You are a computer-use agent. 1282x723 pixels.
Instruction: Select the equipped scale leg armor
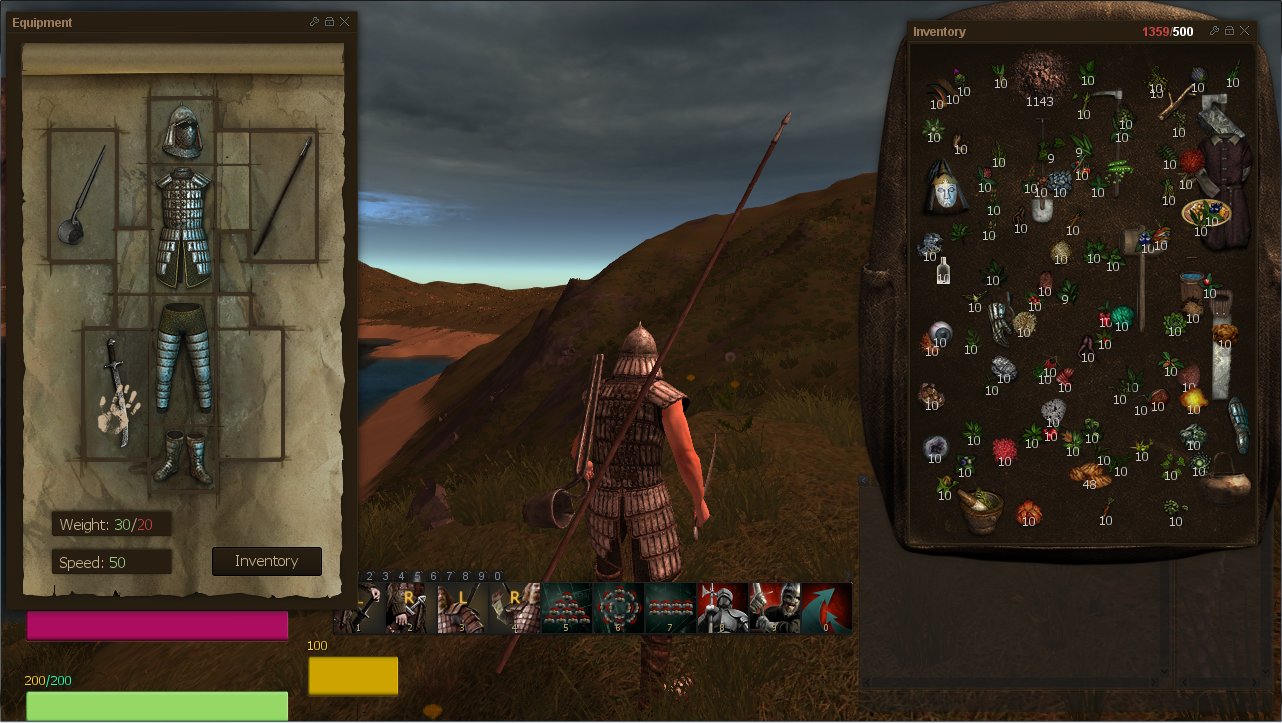[184, 357]
